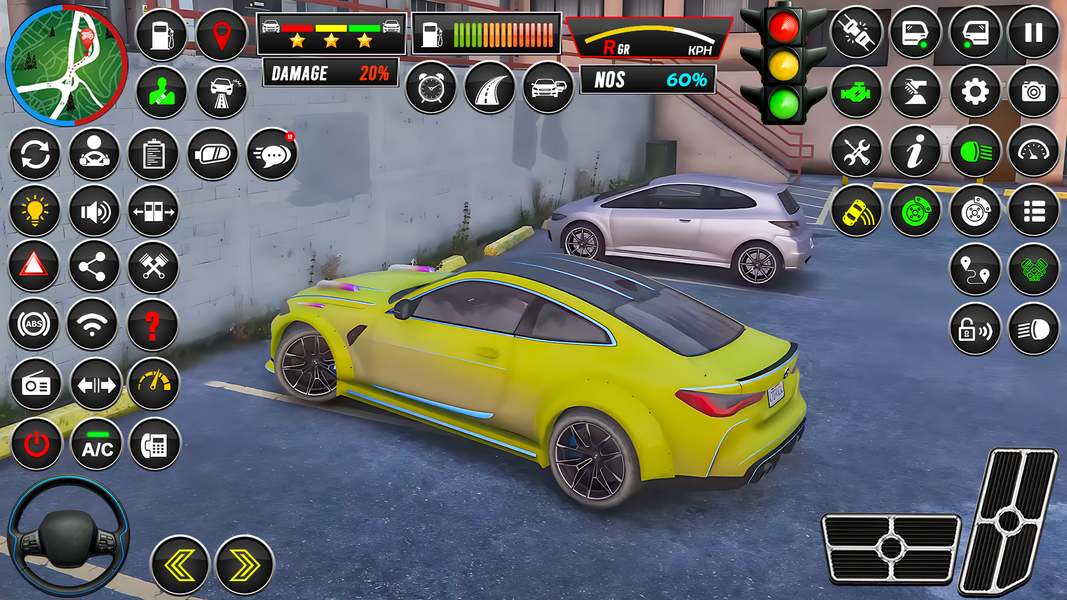The image size is (1067, 600).
Task: Open the gear settings icon
Action: 974,92
